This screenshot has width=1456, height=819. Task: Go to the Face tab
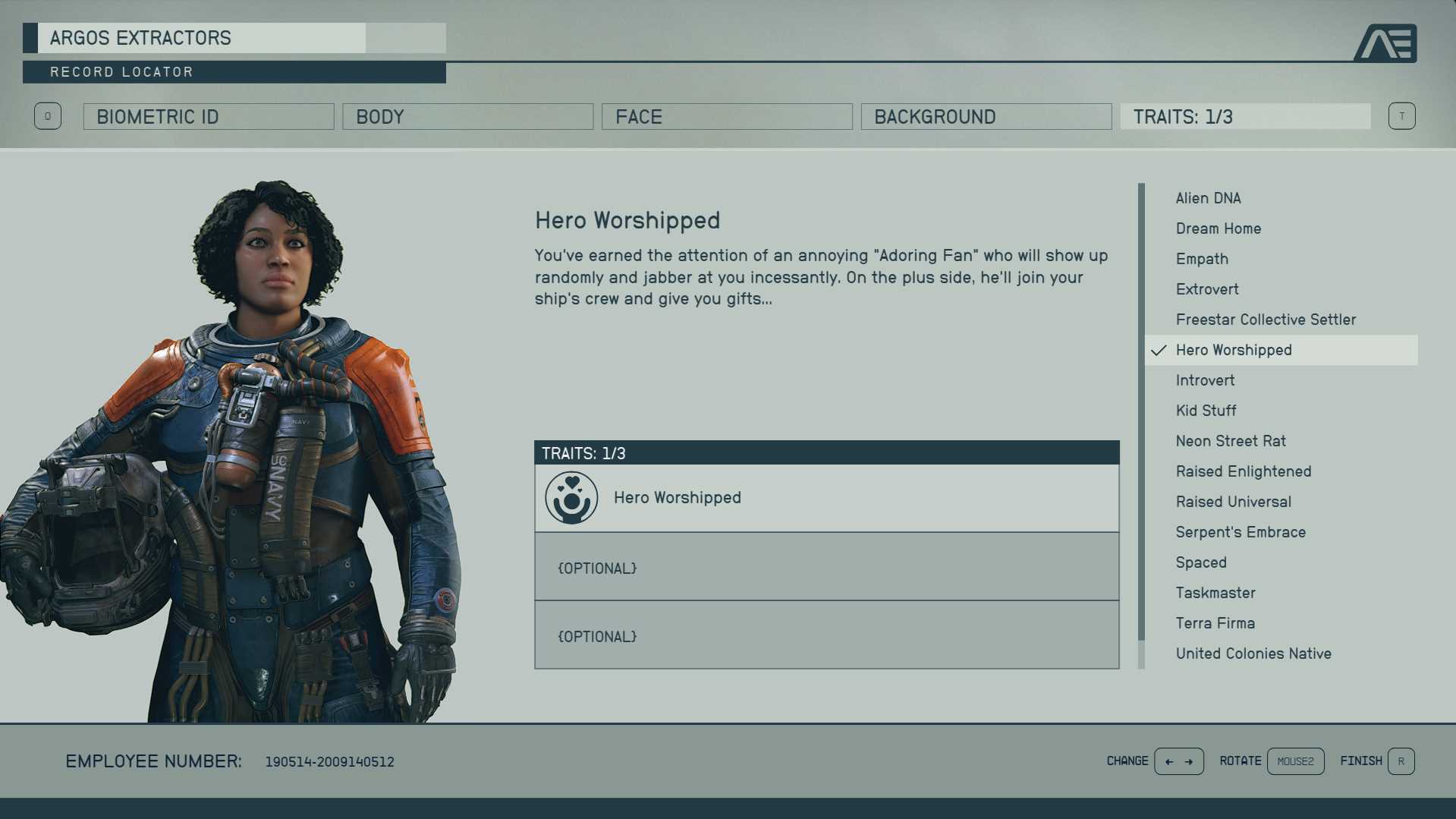click(x=726, y=117)
